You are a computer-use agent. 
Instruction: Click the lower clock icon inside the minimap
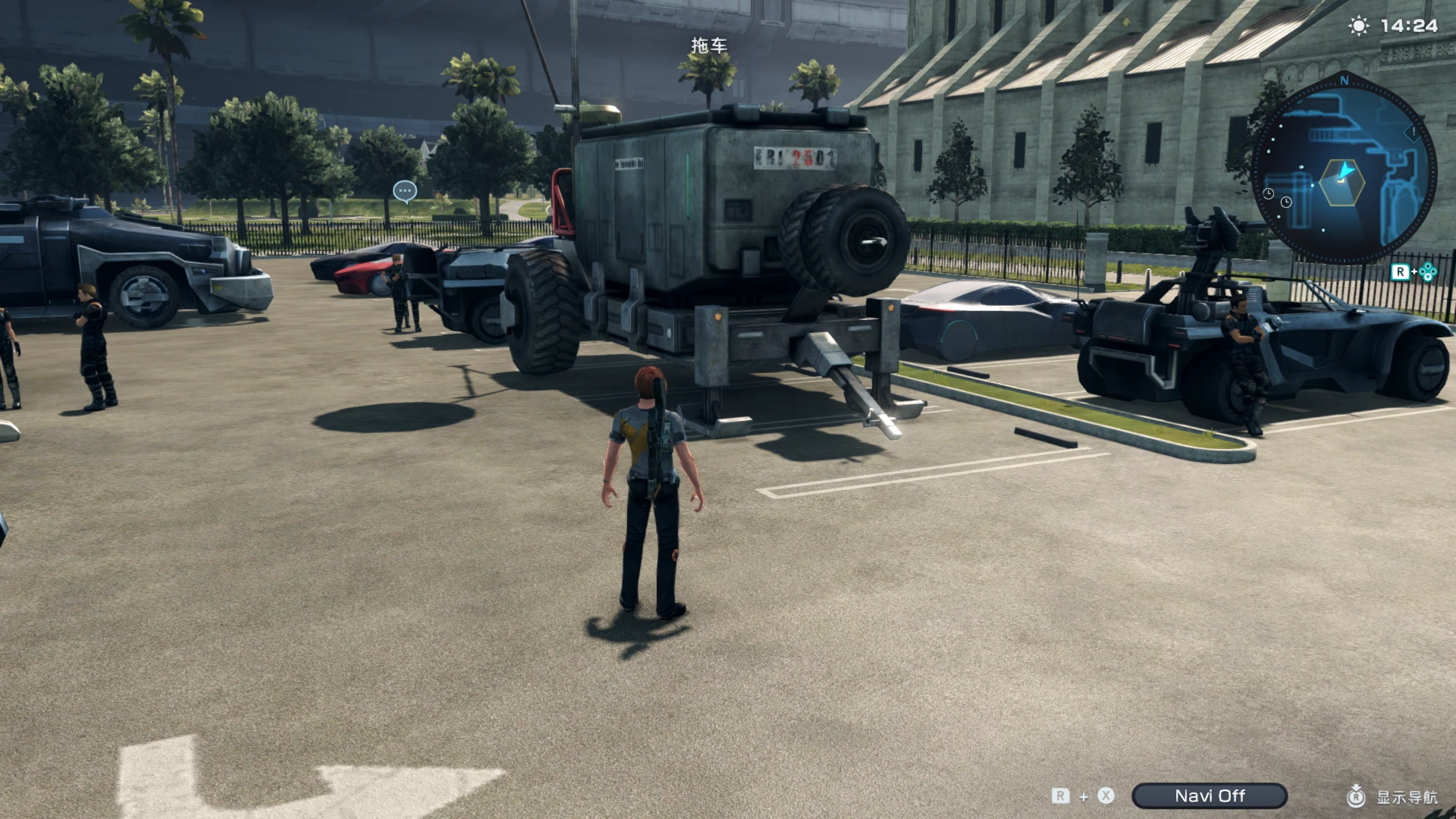[x=1287, y=202]
